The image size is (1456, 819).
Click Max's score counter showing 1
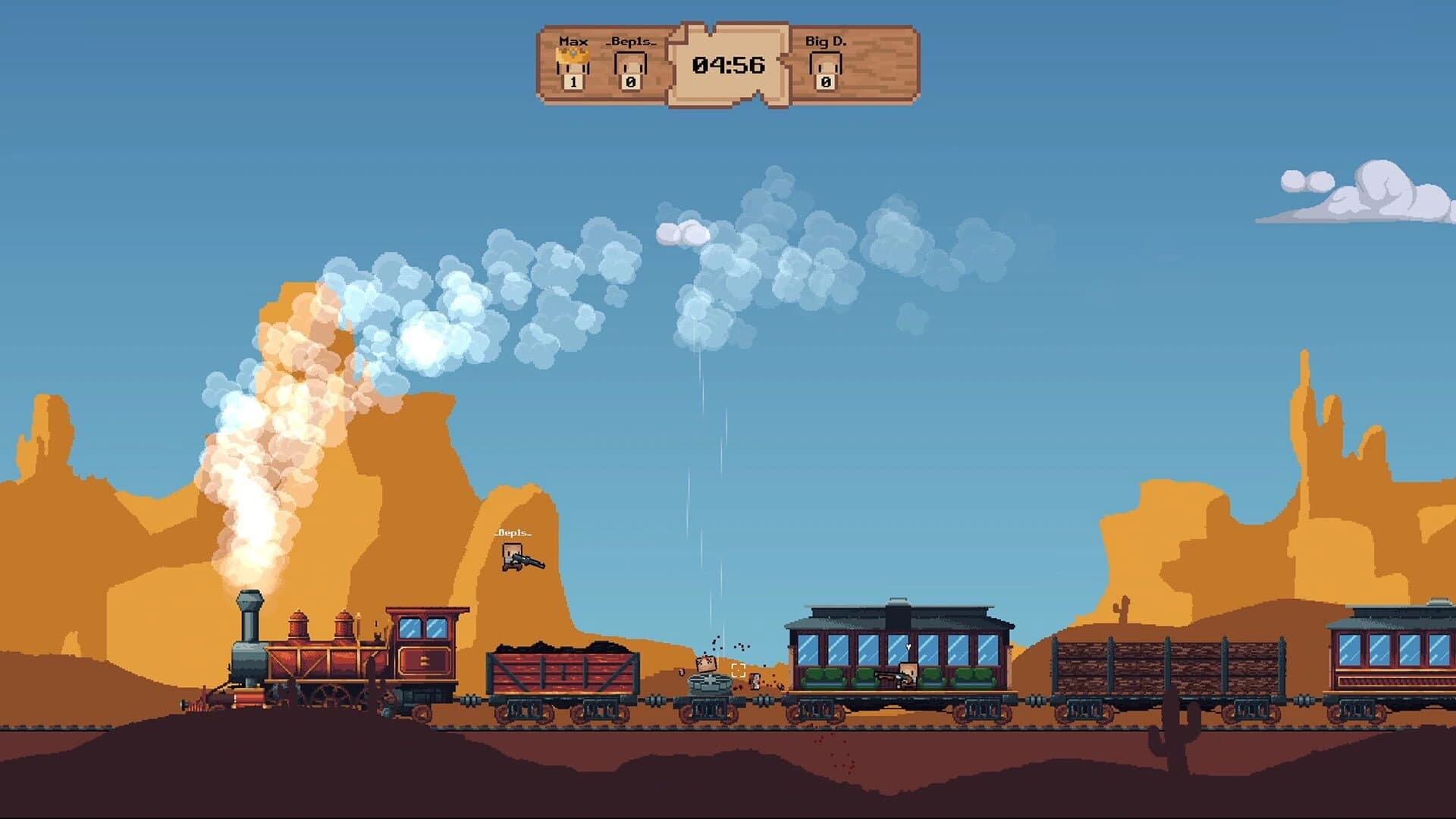tap(573, 82)
